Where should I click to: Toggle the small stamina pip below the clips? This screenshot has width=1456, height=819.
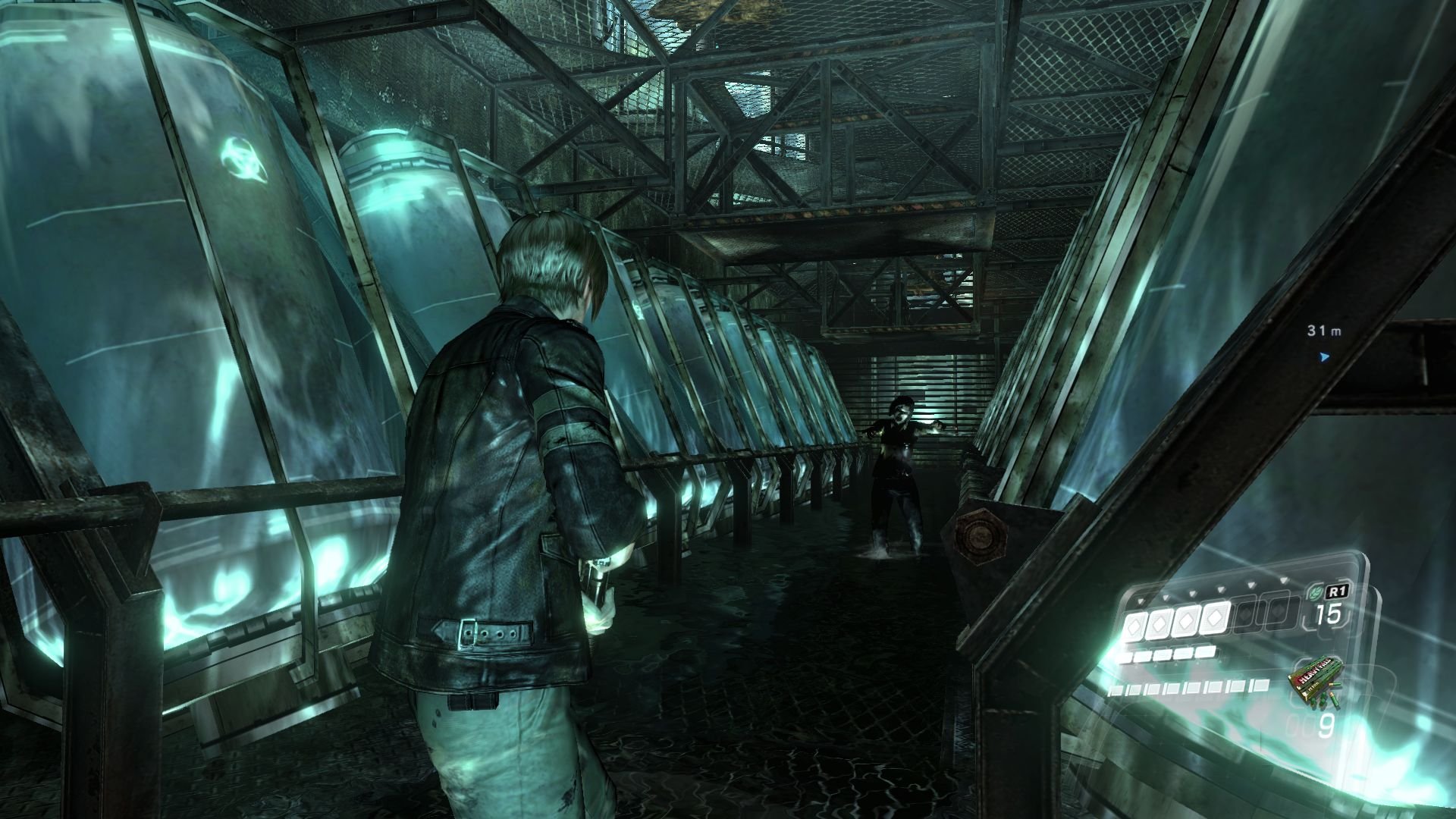1169,655
